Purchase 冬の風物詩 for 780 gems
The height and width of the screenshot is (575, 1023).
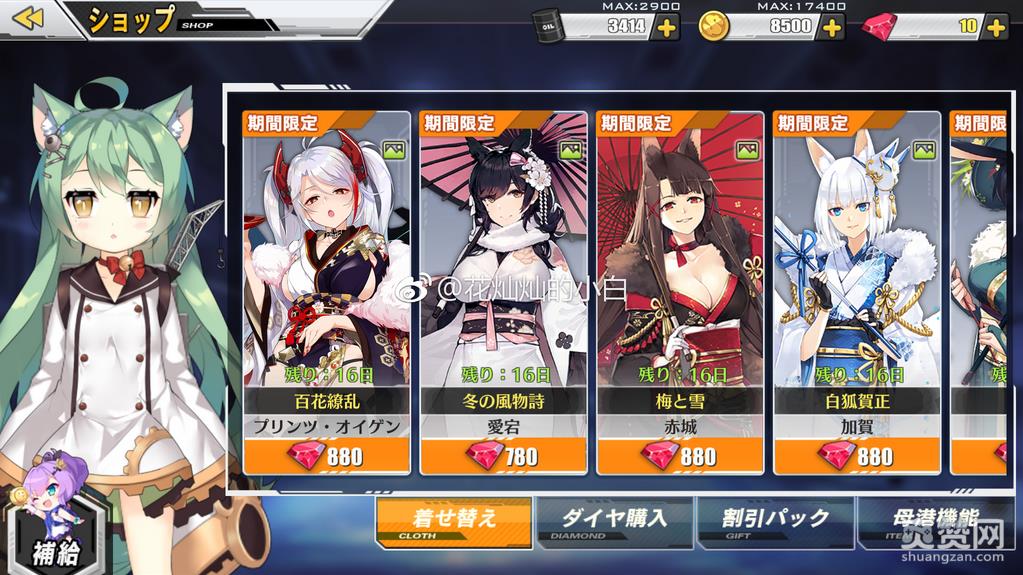point(504,456)
